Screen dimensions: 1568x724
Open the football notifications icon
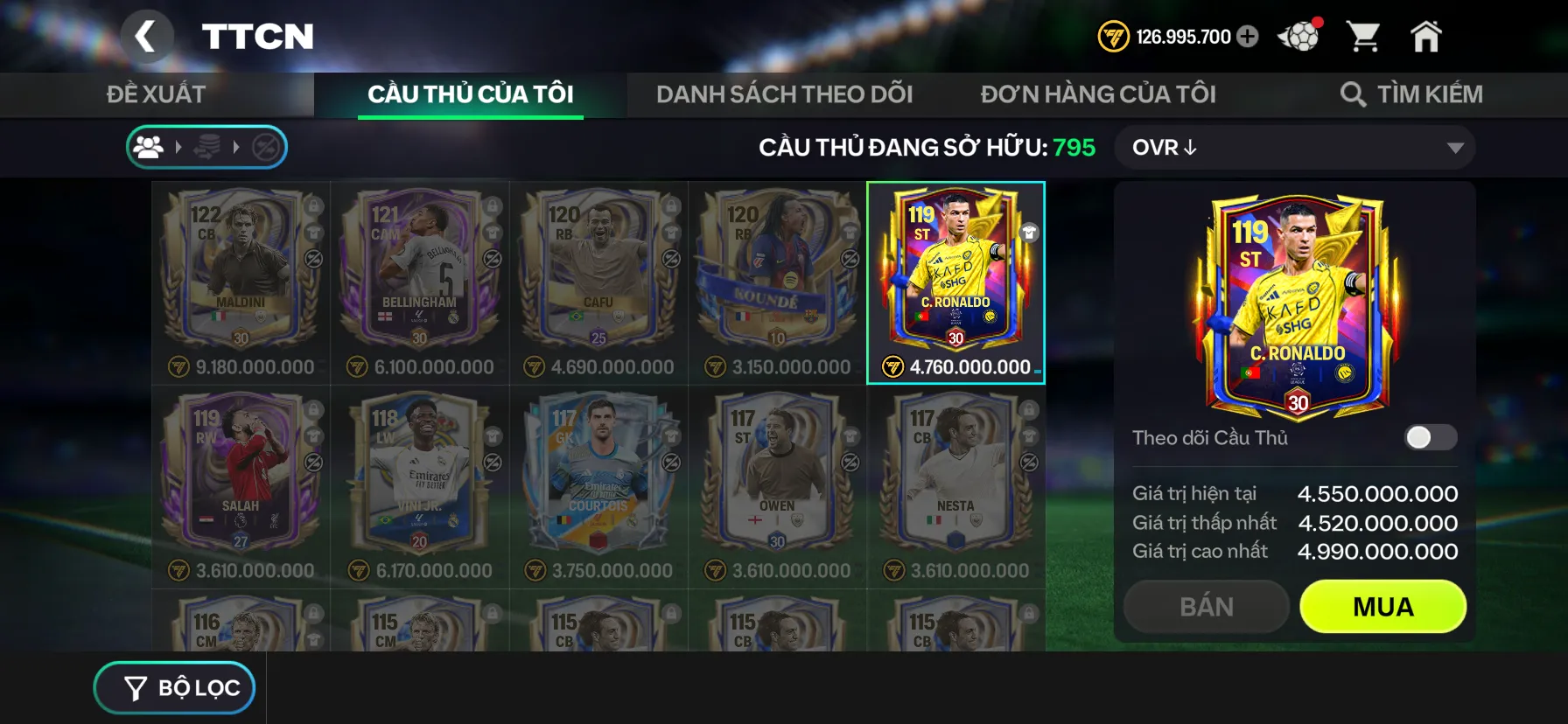[x=1298, y=35]
